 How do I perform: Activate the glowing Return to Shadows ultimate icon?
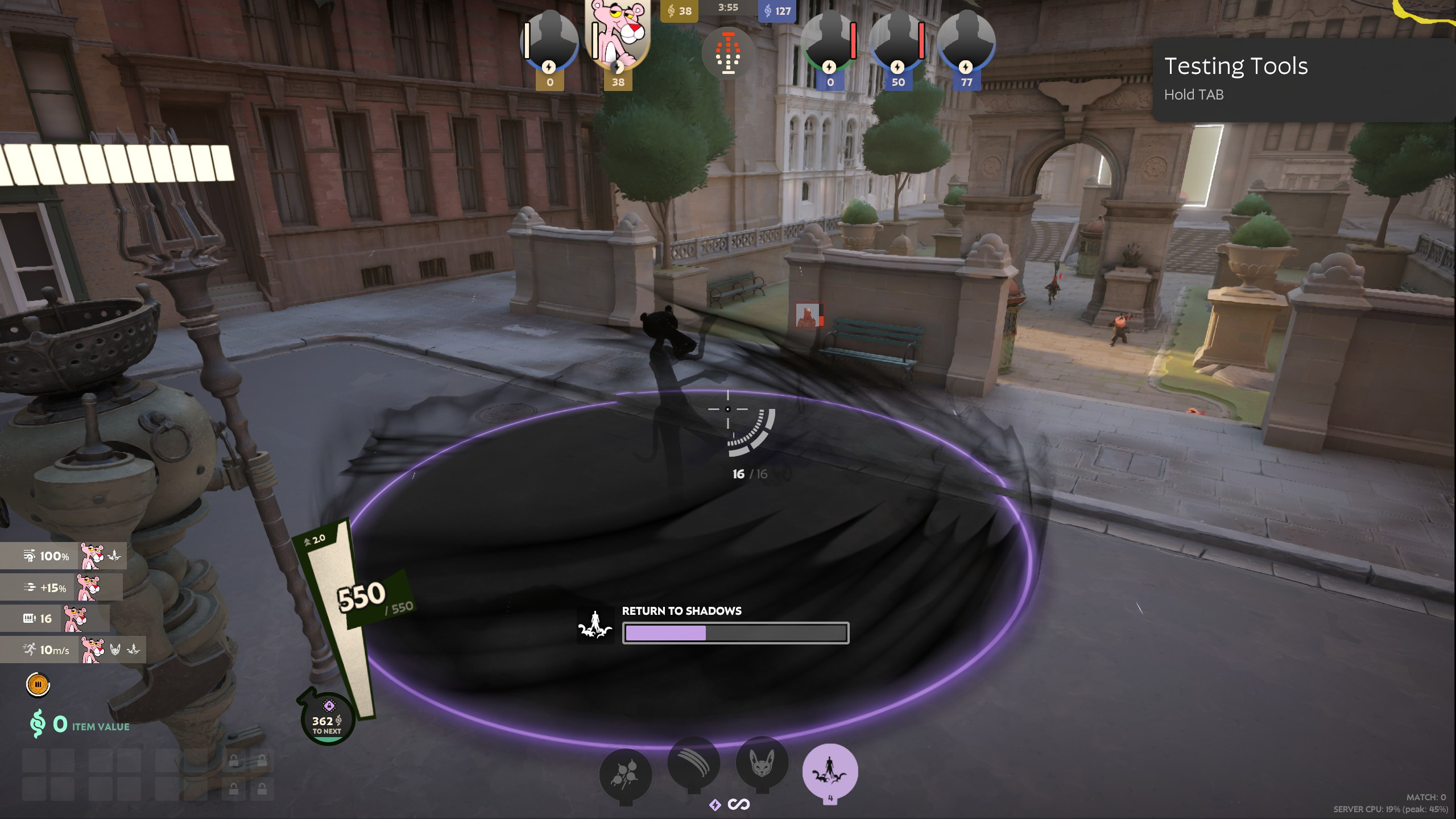click(x=829, y=771)
